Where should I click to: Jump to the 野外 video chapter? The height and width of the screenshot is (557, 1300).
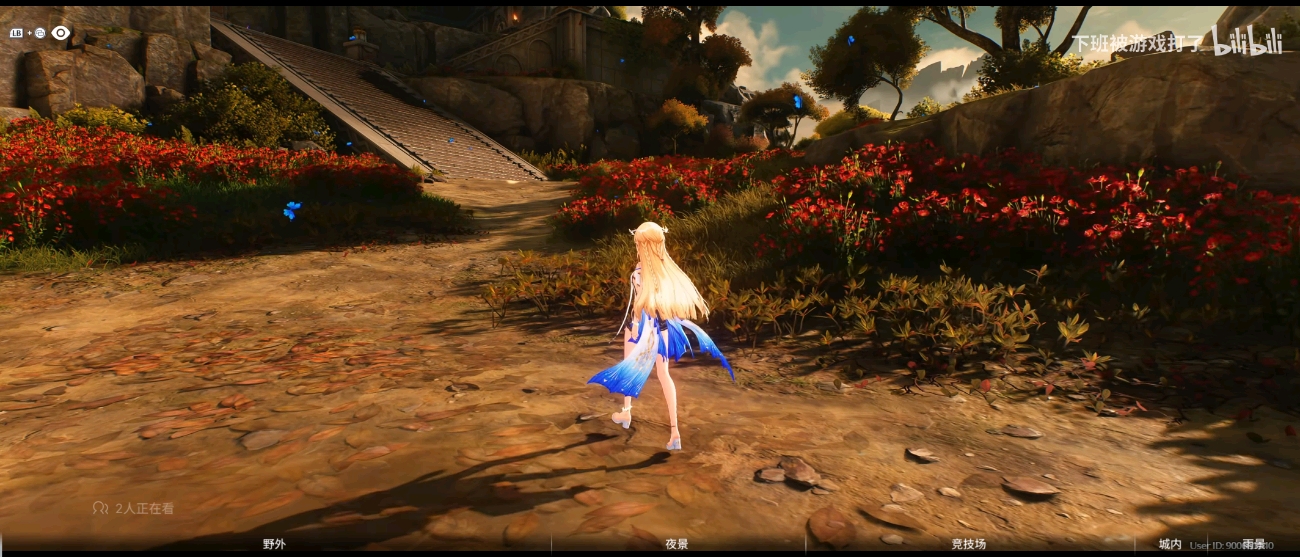point(274,544)
